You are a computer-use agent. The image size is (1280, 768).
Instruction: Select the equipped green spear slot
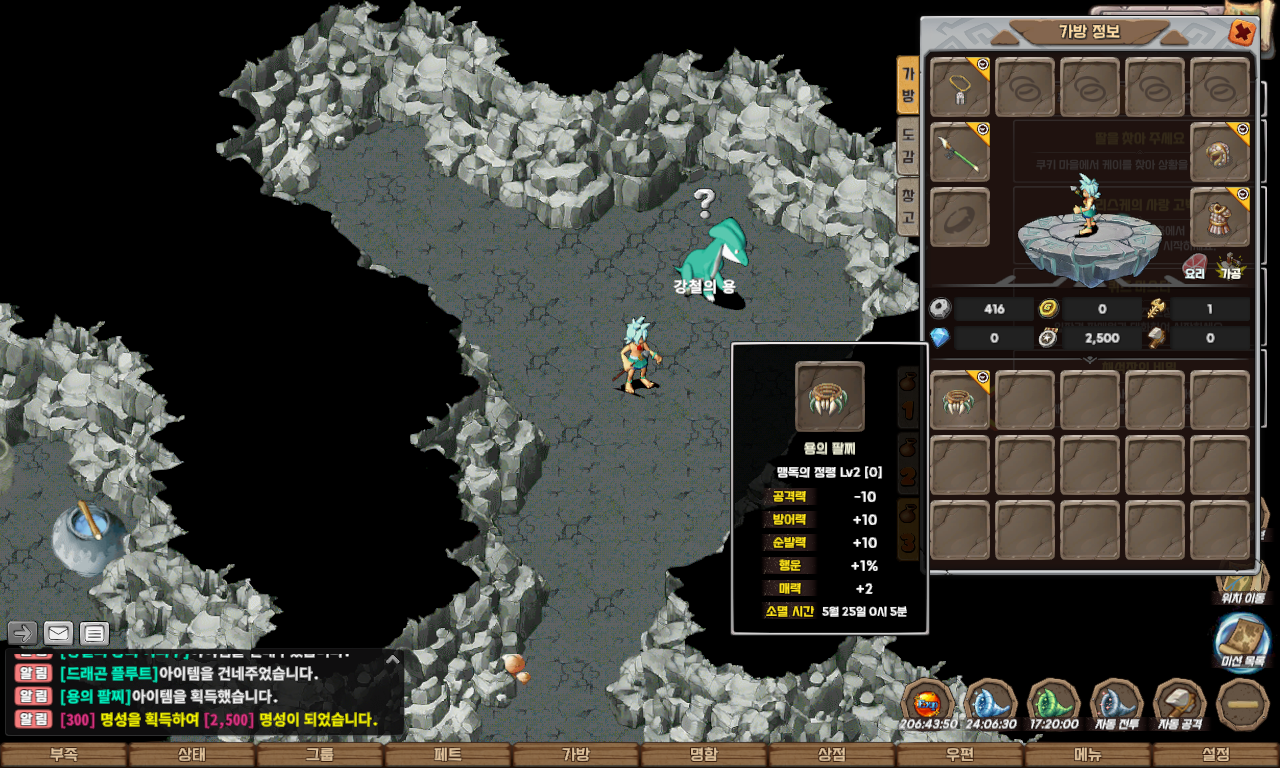[x=960, y=152]
